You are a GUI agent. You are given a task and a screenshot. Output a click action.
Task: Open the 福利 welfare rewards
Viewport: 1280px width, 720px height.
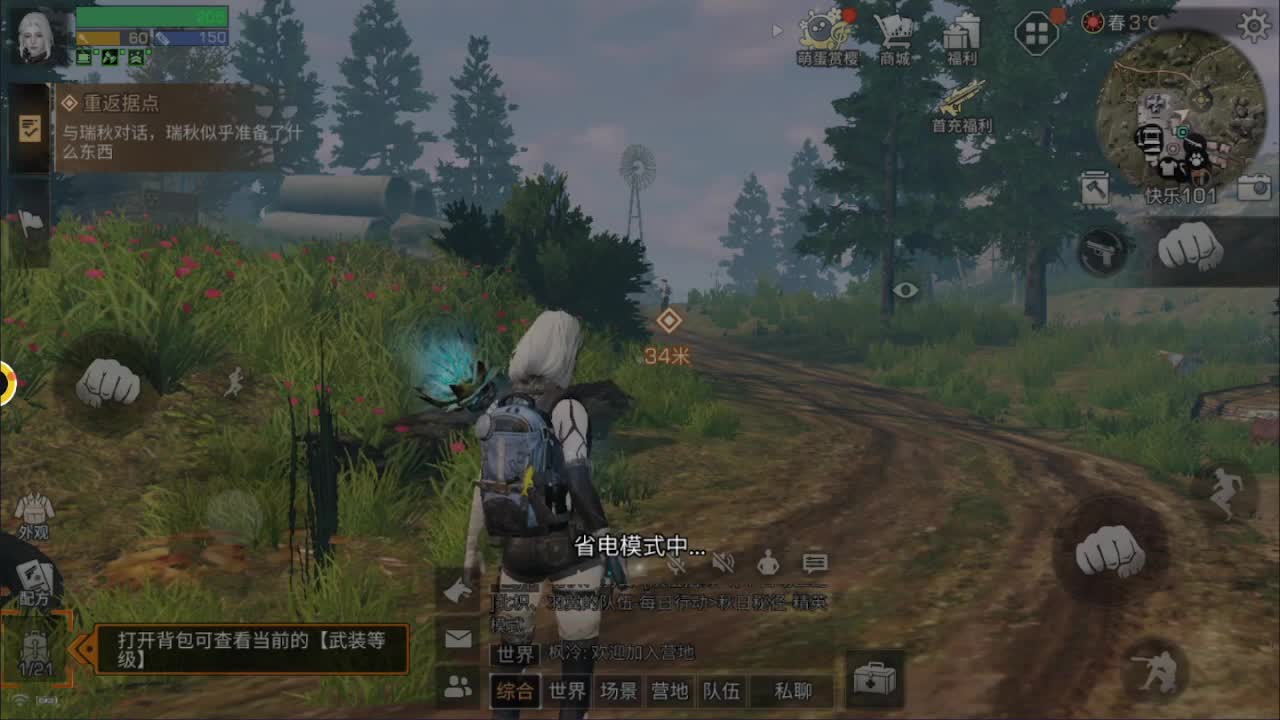pos(962,35)
